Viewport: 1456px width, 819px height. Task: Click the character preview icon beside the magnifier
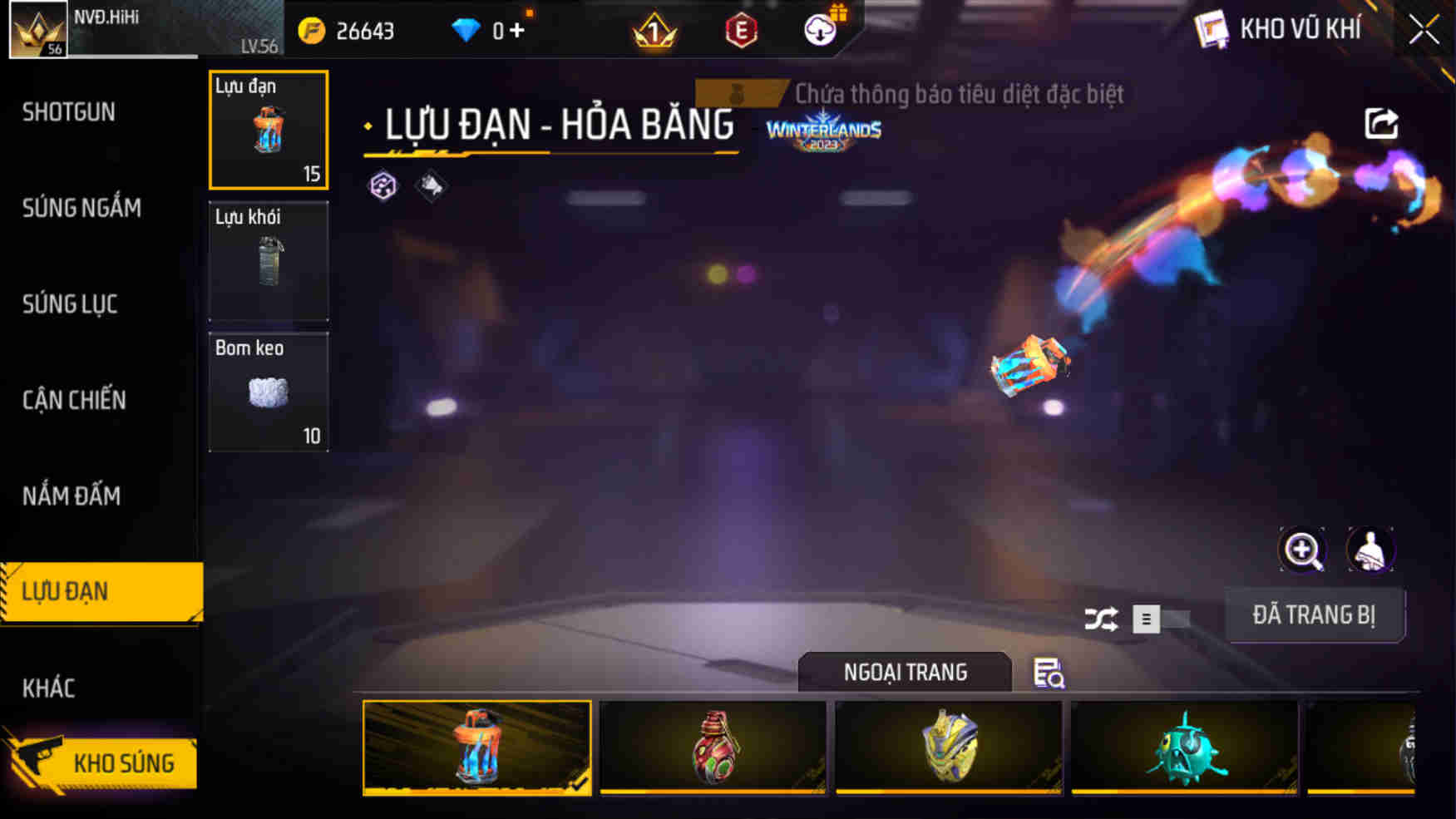[x=1372, y=550]
